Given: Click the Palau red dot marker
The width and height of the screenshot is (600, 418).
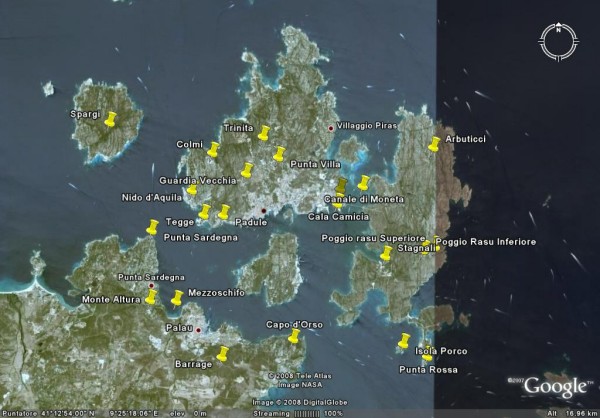Looking at the screenshot, I should click(x=198, y=329).
